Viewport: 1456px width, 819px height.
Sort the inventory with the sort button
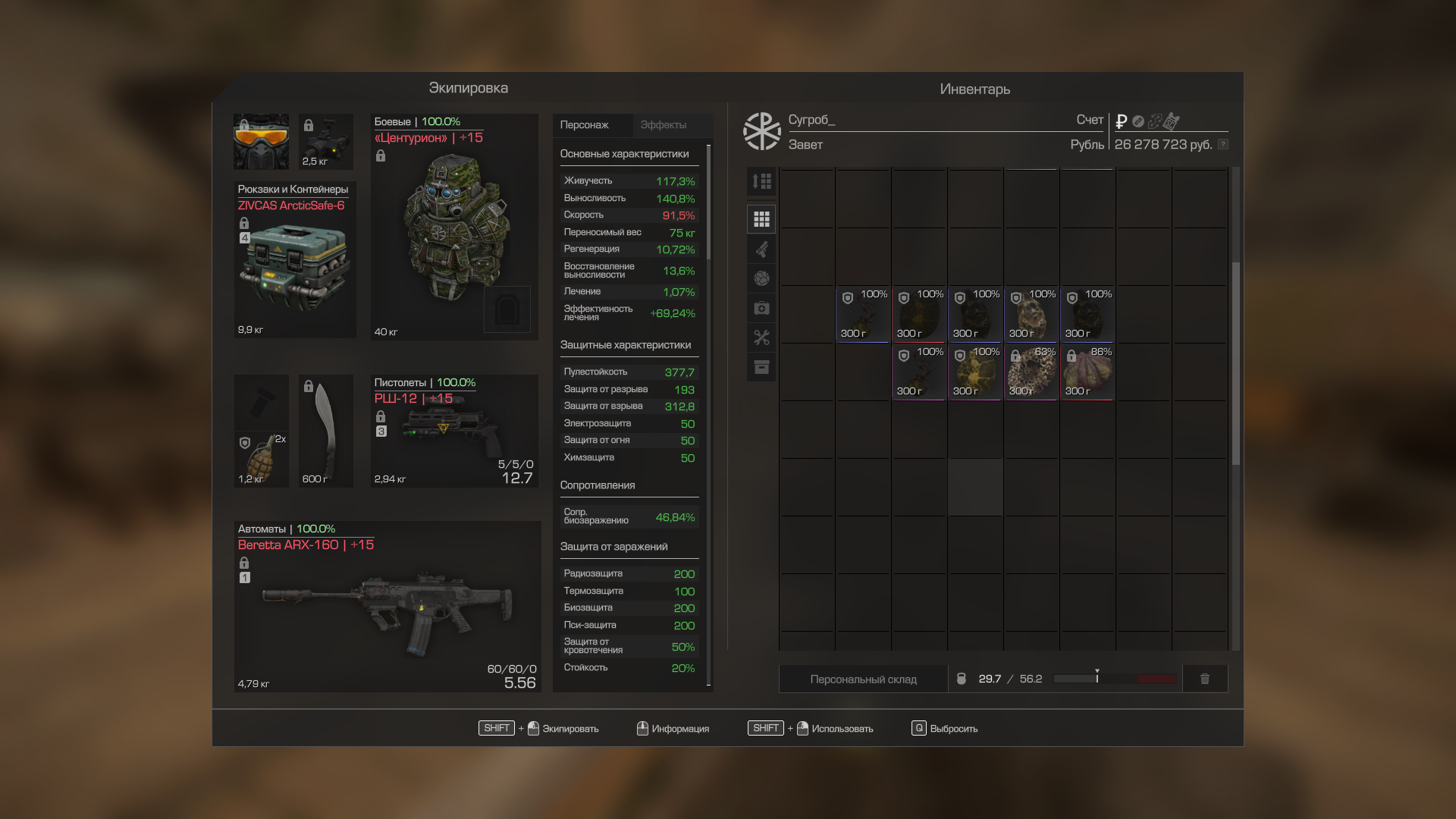pos(761,182)
